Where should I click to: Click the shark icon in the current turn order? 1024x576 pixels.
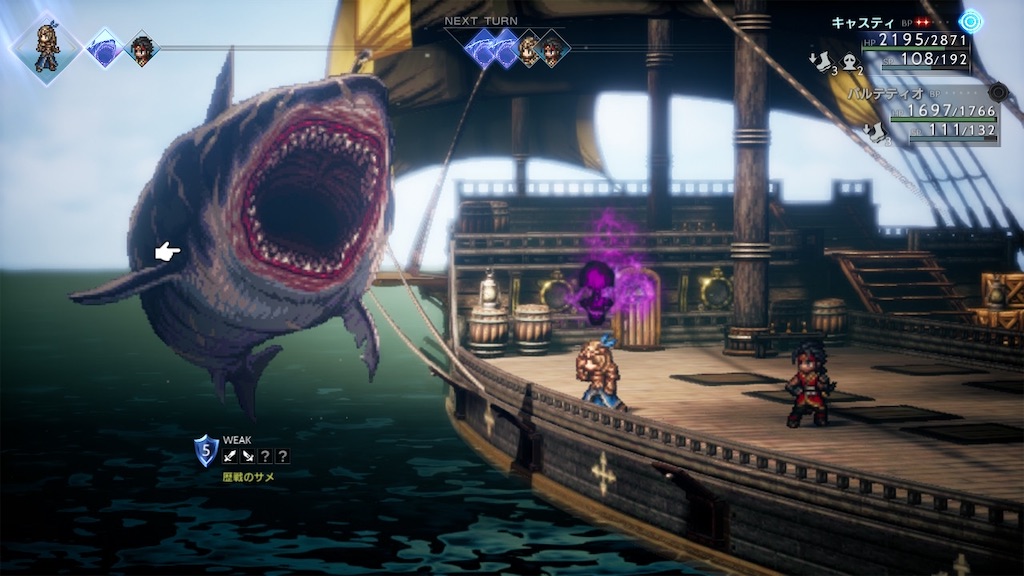coord(104,47)
